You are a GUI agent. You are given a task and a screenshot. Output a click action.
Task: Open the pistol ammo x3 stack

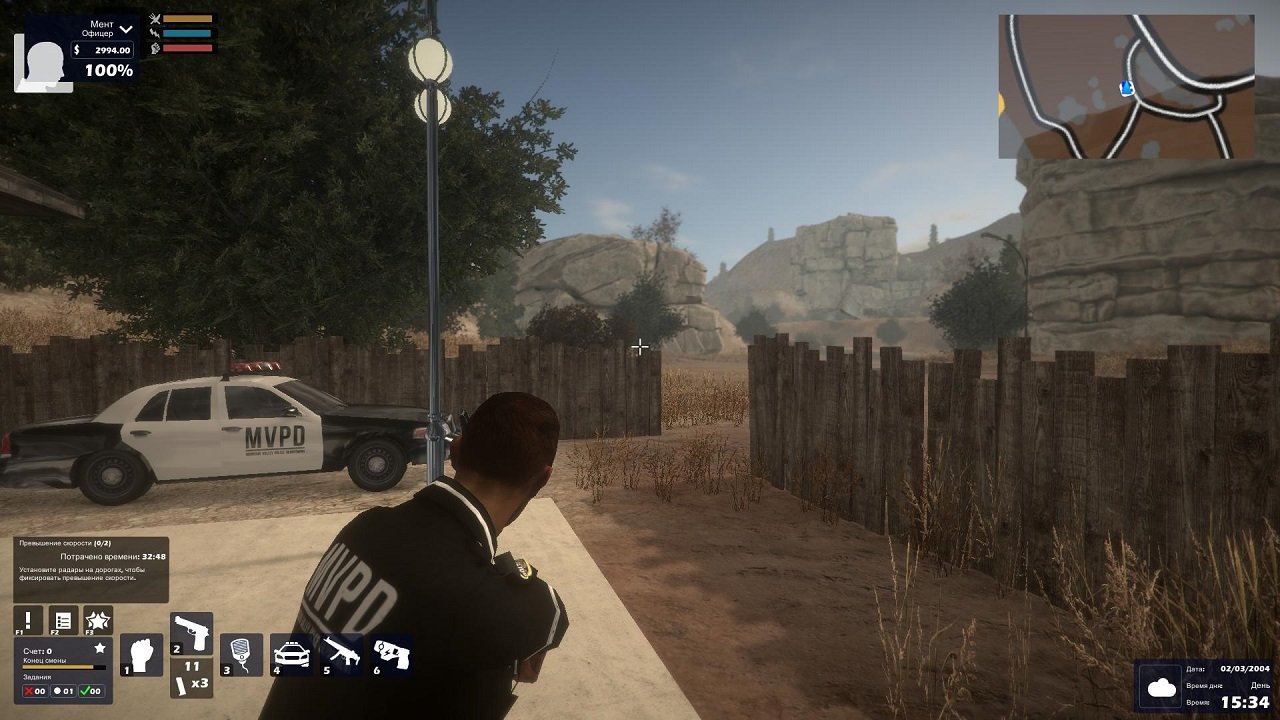pos(192,678)
